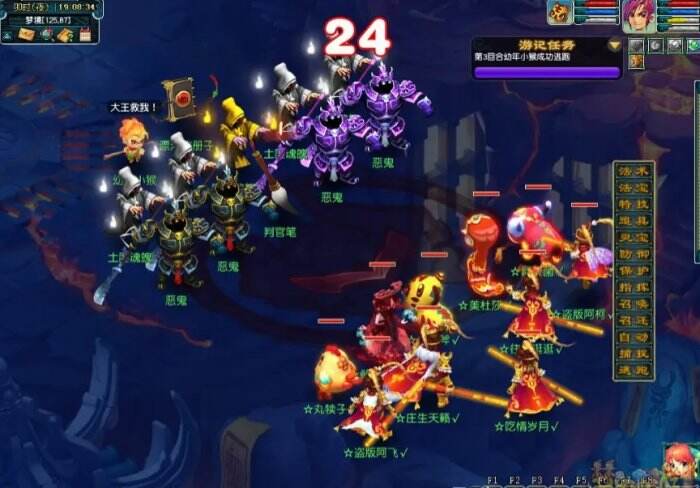700x488 pixels.
Task: Choose the 法术 spell command
Action: coord(634,170)
